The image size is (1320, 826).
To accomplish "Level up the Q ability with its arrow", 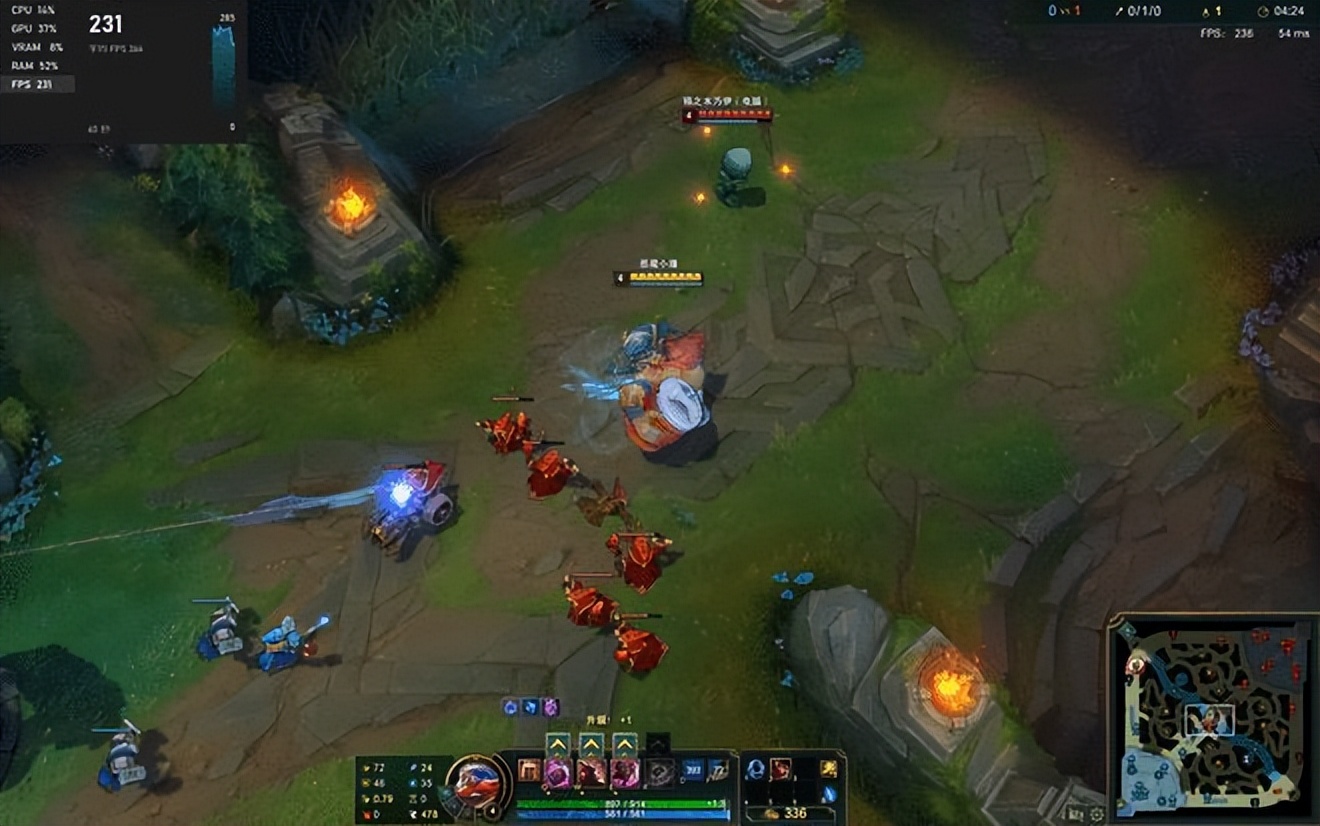I will pyautogui.click(x=558, y=743).
